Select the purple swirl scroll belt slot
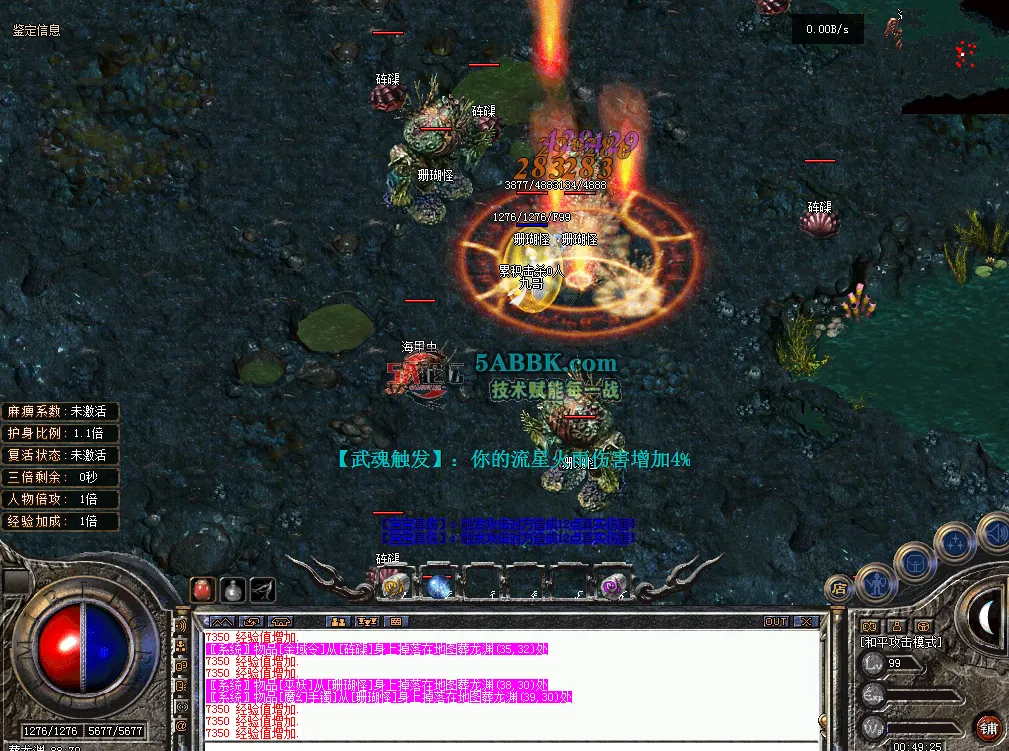This screenshot has width=1009, height=751. 610,586
